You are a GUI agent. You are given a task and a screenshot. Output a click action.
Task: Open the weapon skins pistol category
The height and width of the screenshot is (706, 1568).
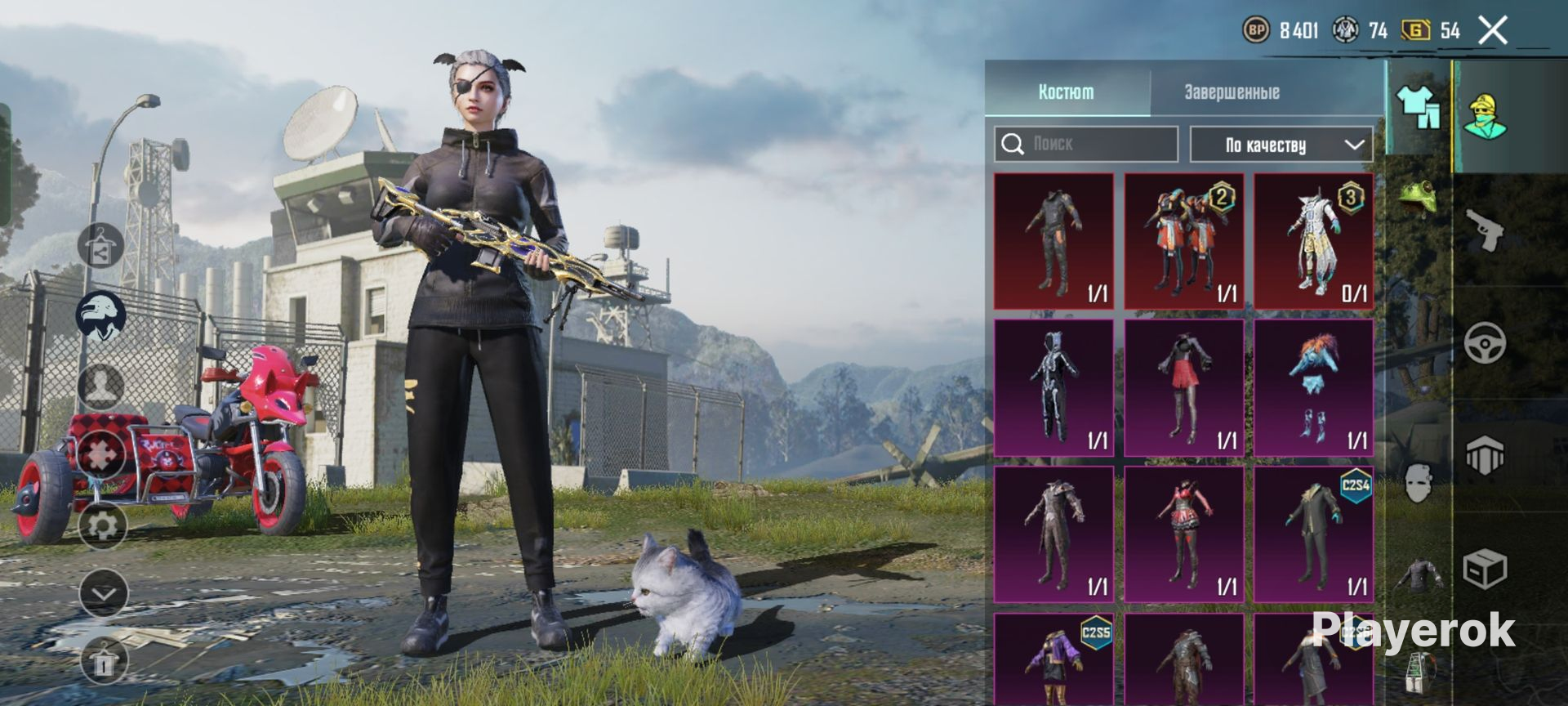1485,231
